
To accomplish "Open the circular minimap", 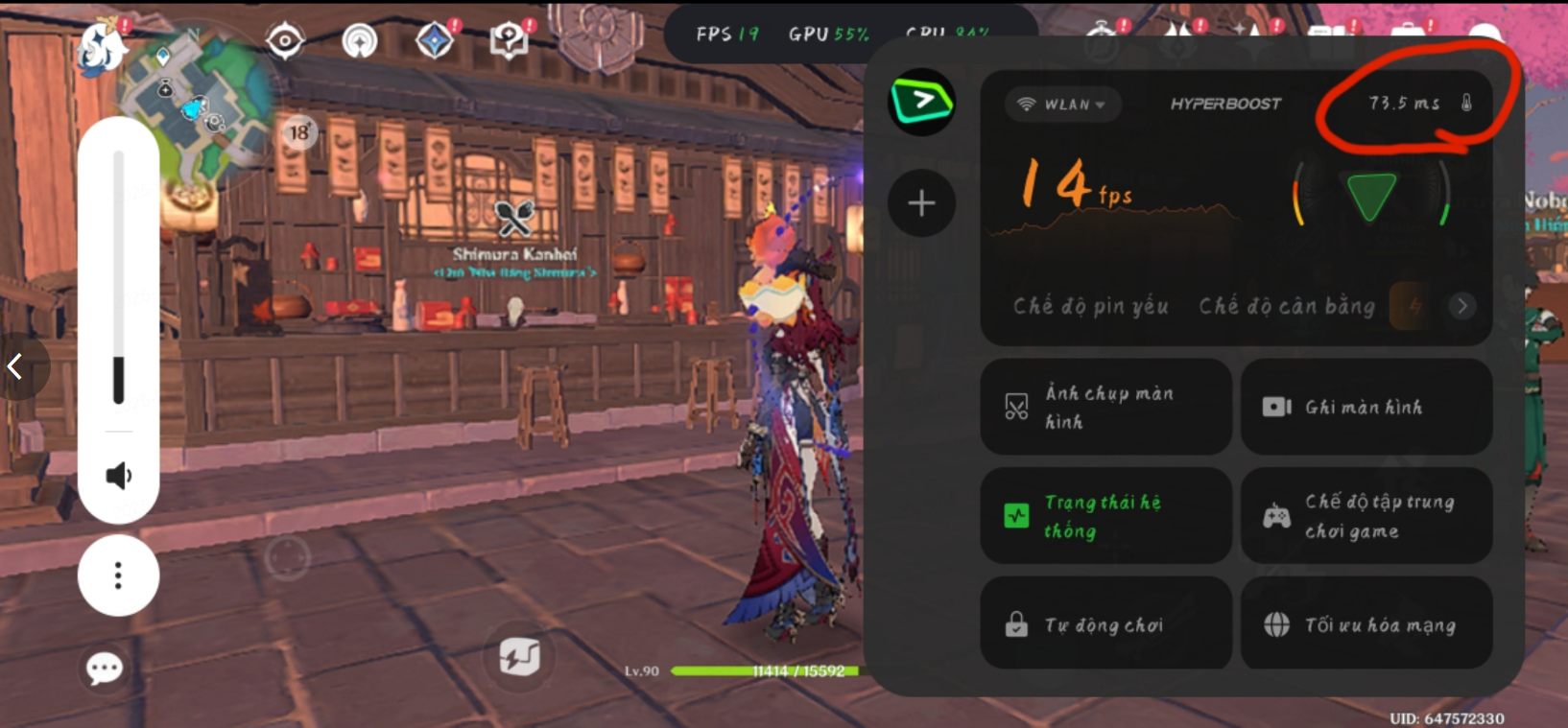I will (199, 99).
